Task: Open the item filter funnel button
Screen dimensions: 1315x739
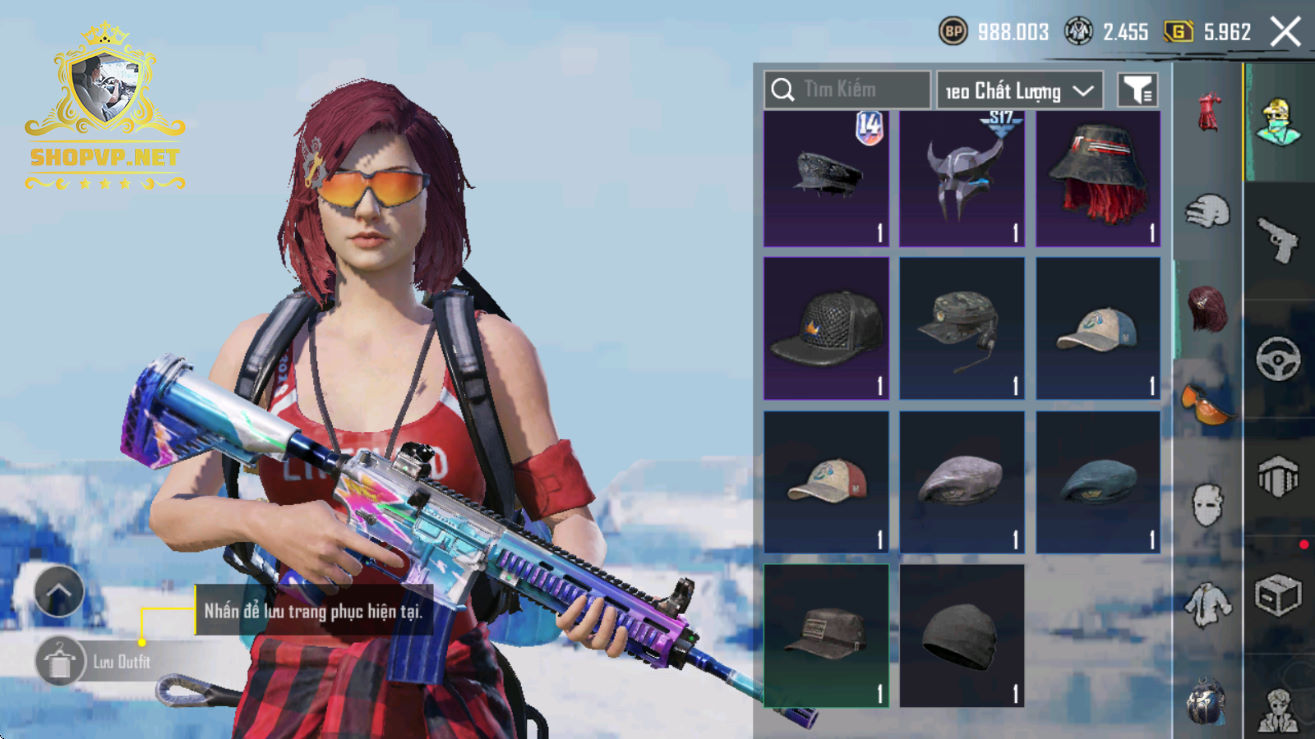Action: [x=1137, y=91]
